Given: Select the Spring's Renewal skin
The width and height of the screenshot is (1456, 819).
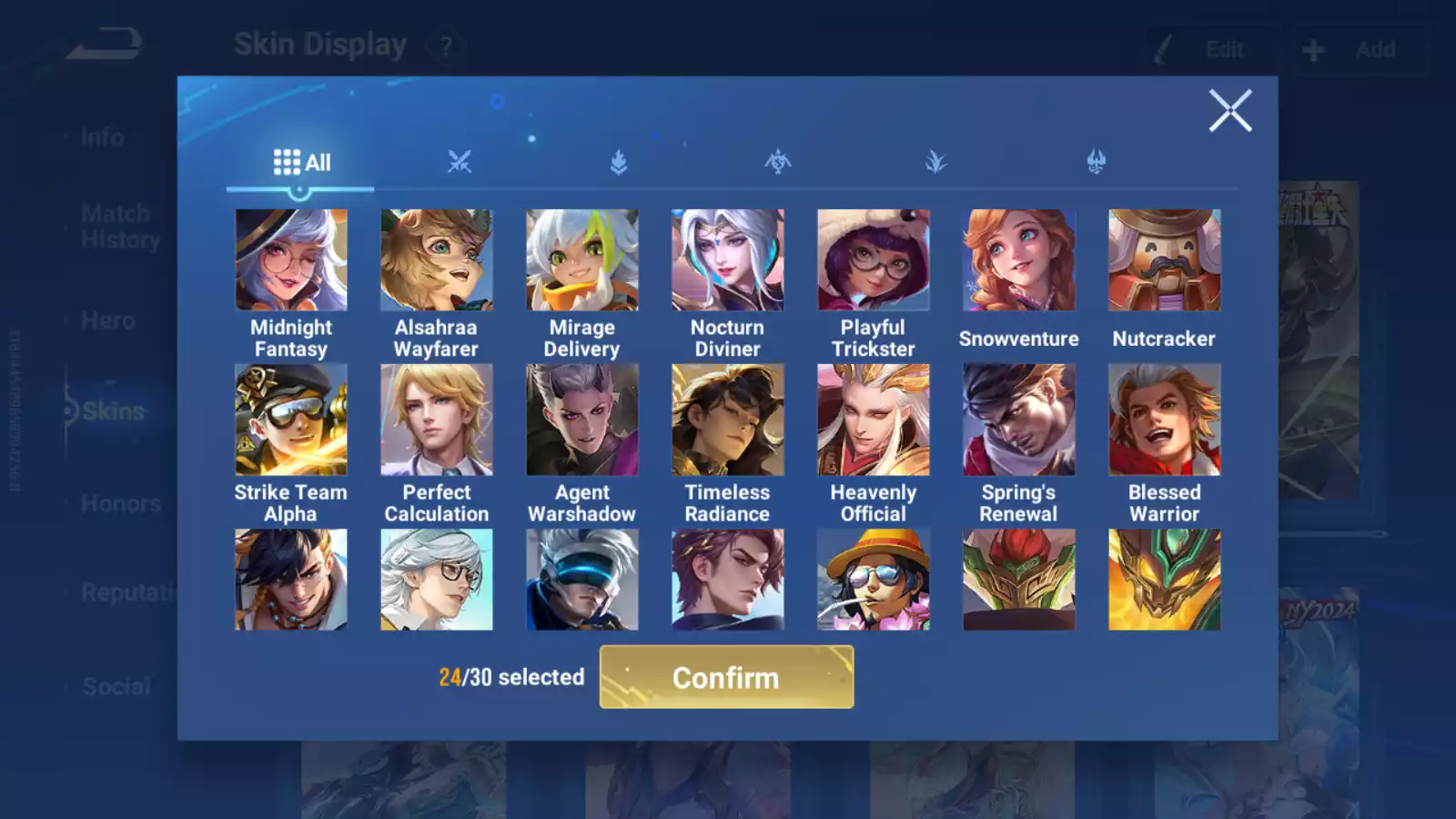Looking at the screenshot, I should [1019, 420].
